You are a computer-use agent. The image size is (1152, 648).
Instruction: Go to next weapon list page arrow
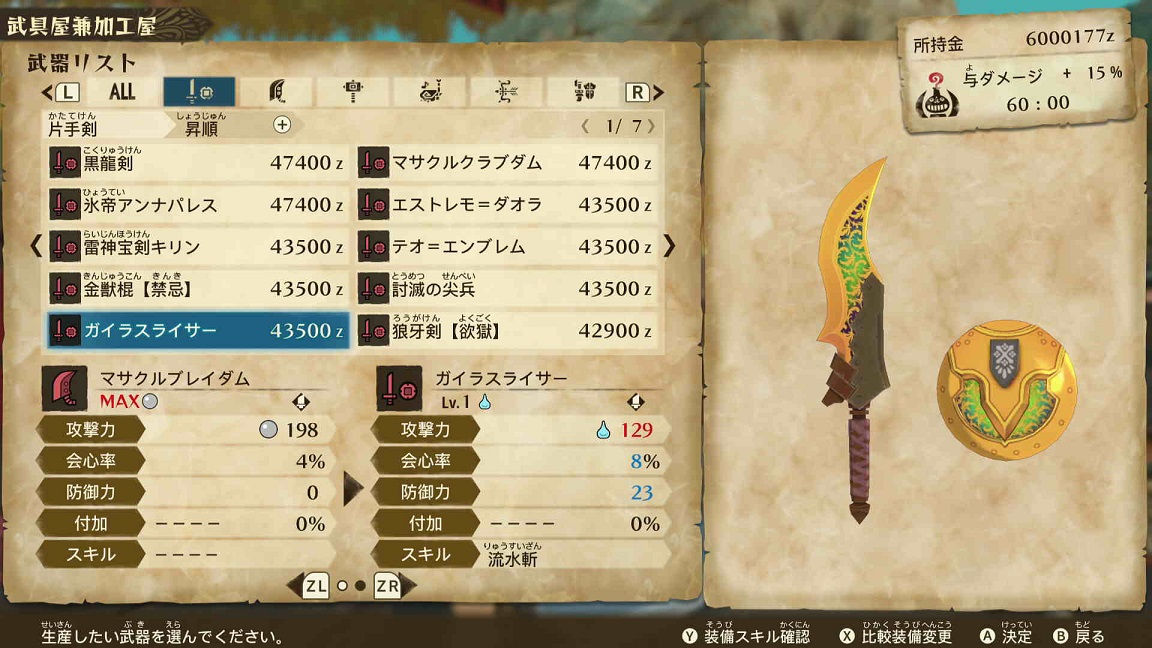(x=669, y=246)
